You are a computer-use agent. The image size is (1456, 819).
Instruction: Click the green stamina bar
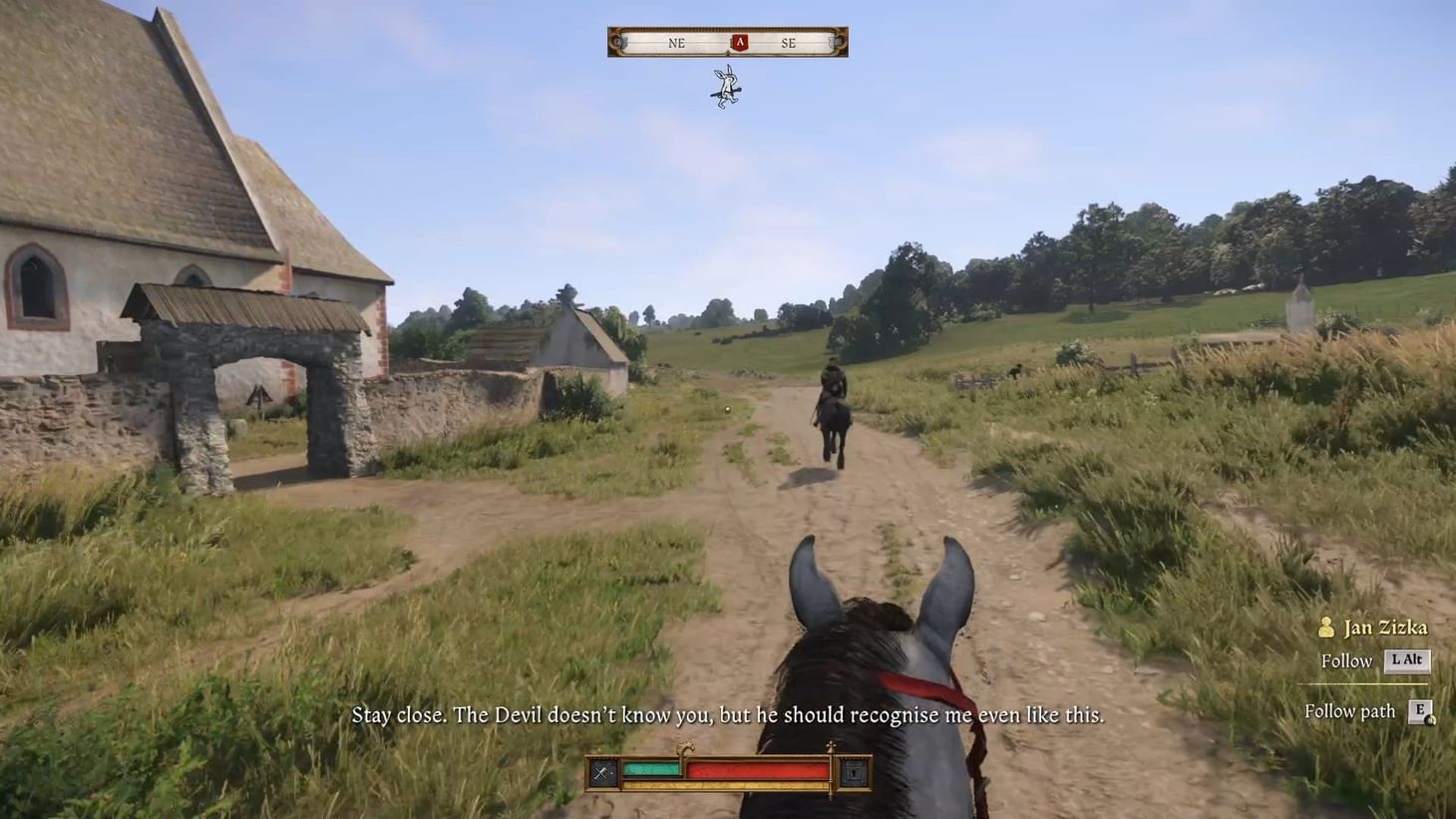[x=652, y=768]
